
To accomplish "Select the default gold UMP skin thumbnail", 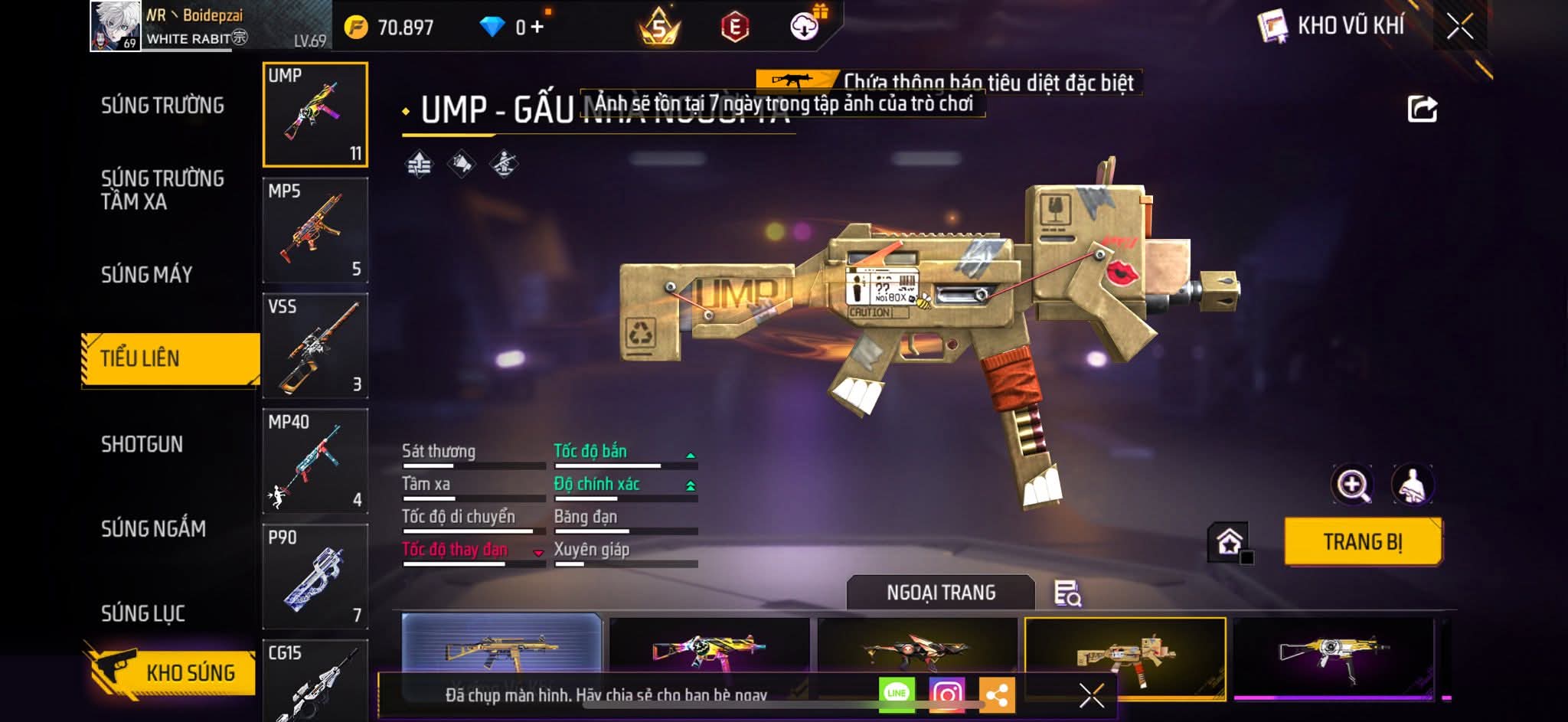I will click(501, 651).
